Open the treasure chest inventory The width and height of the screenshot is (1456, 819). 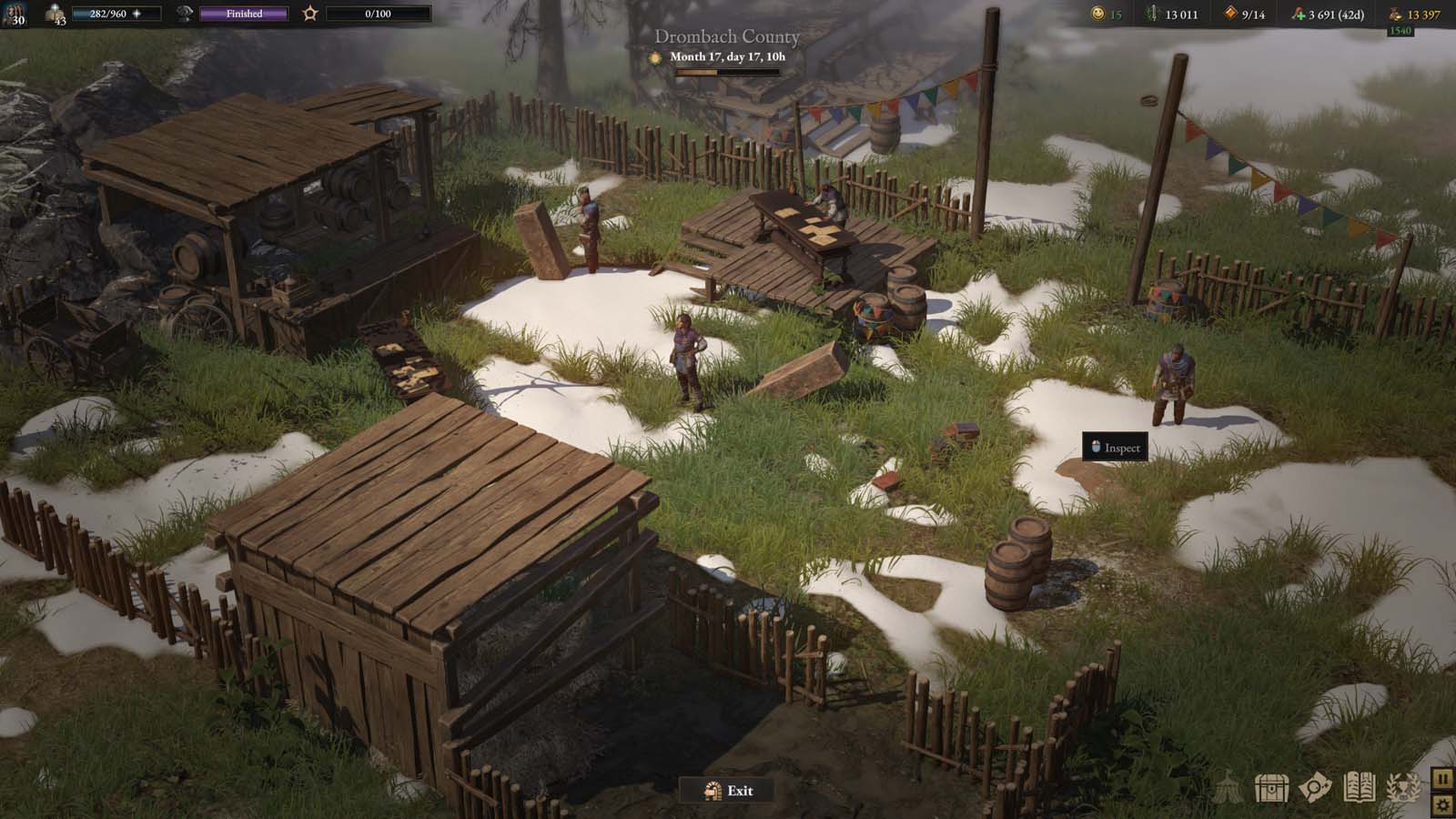click(x=1271, y=788)
